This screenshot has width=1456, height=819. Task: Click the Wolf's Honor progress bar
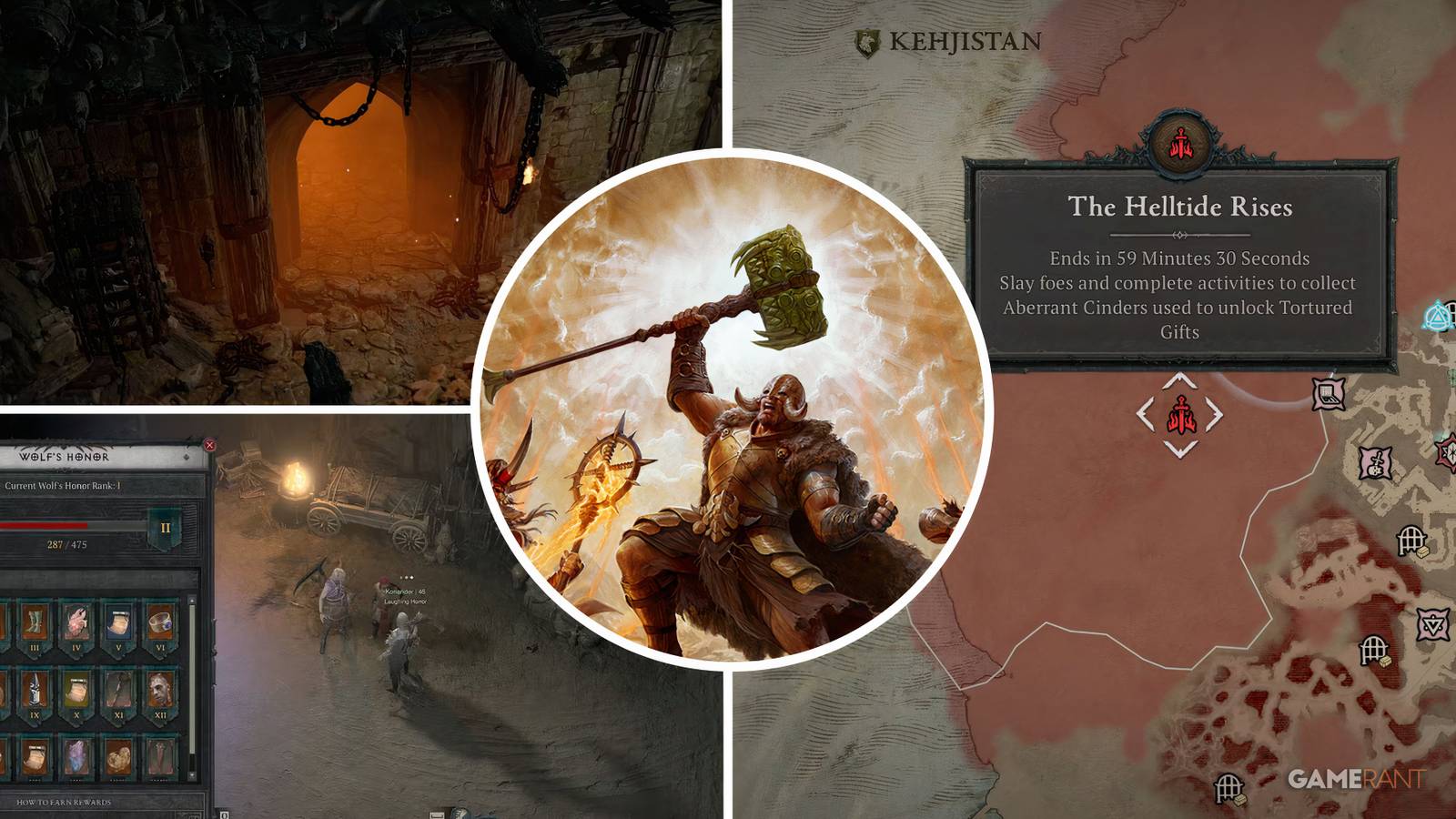point(68,525)
